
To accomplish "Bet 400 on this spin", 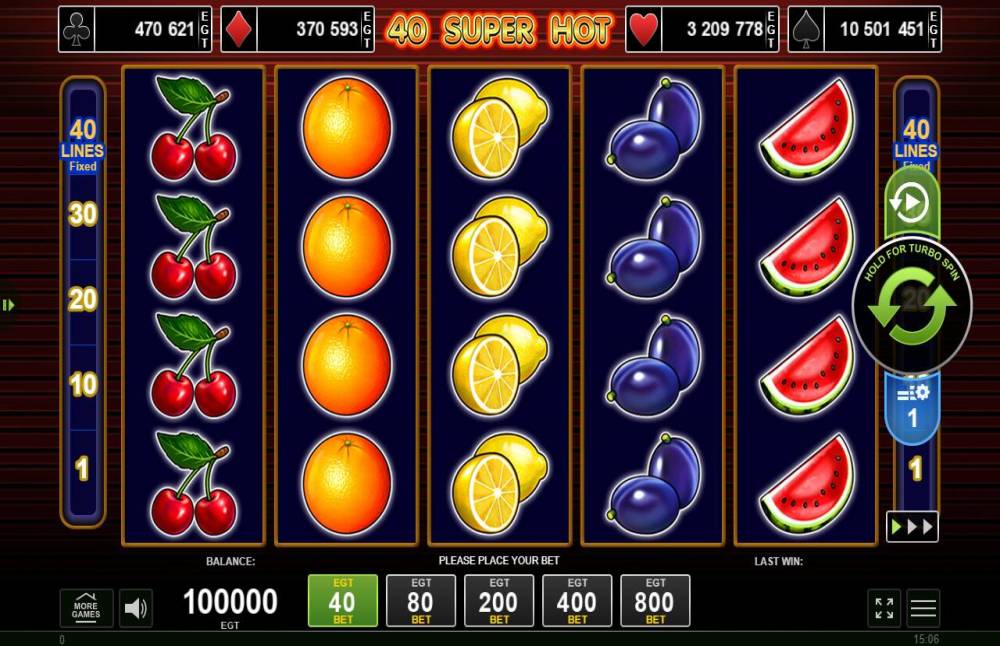I will coord(576,601).
